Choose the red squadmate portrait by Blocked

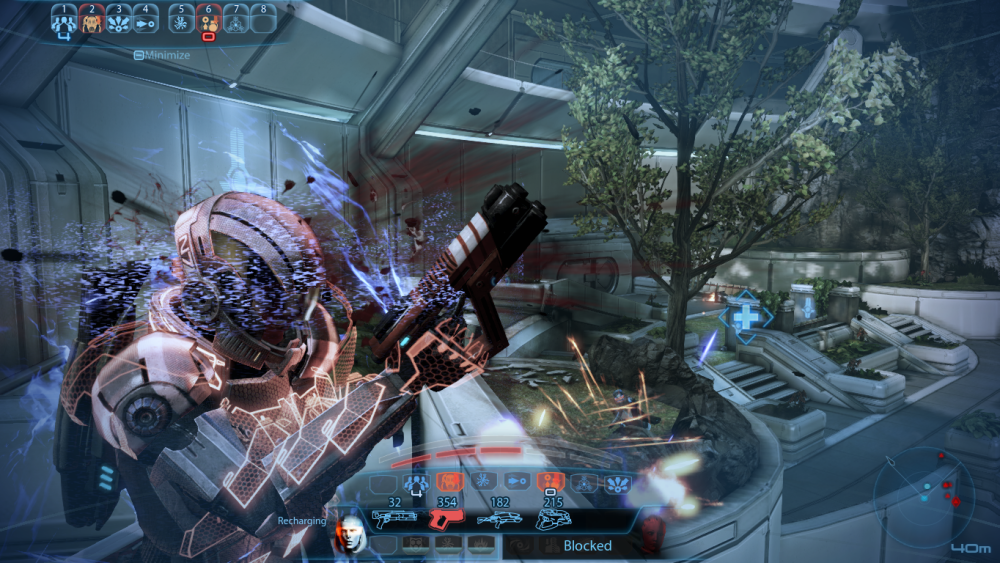coord(653,531)
